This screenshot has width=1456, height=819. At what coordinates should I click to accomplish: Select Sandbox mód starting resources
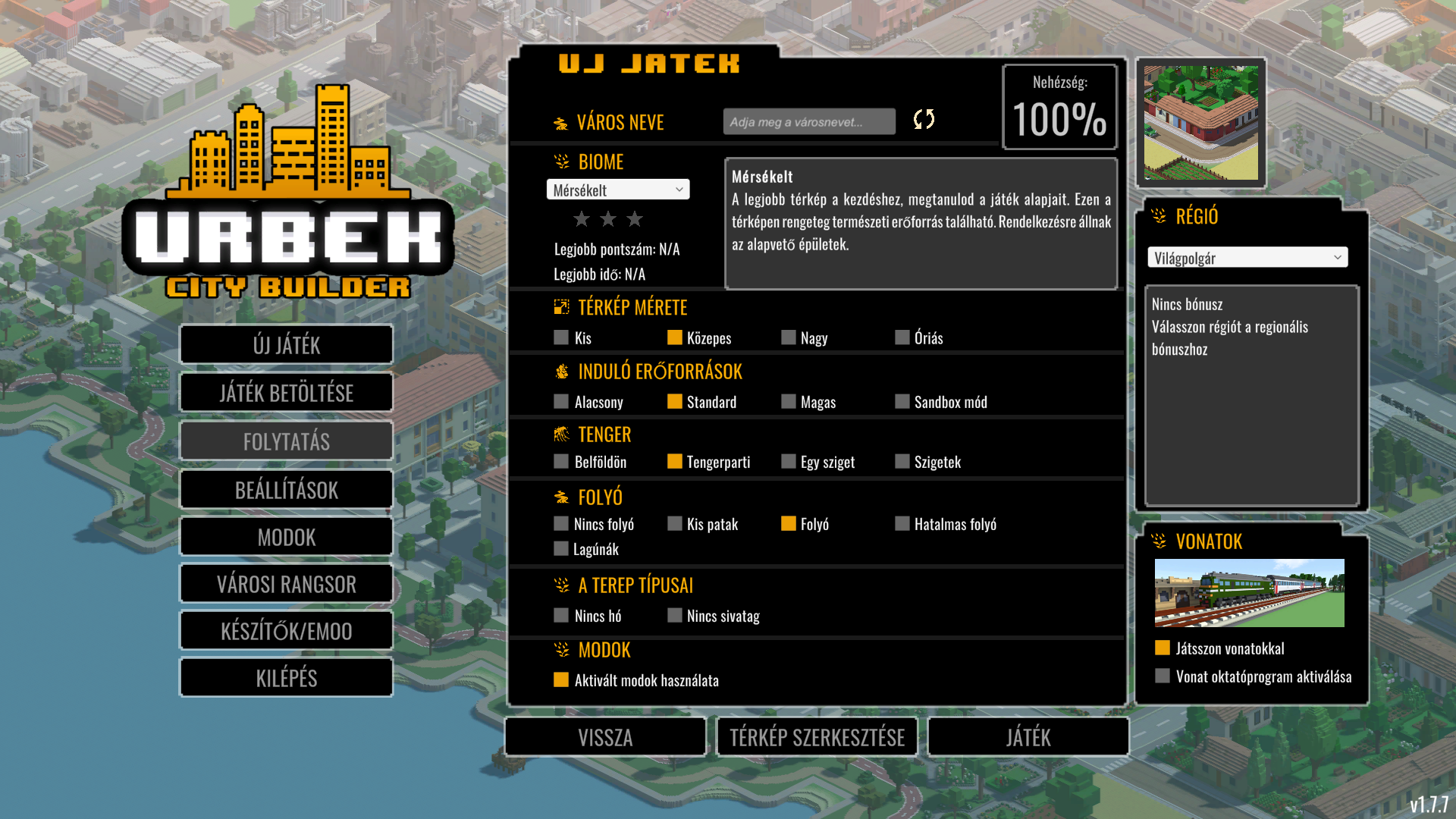tap(902, 402)
